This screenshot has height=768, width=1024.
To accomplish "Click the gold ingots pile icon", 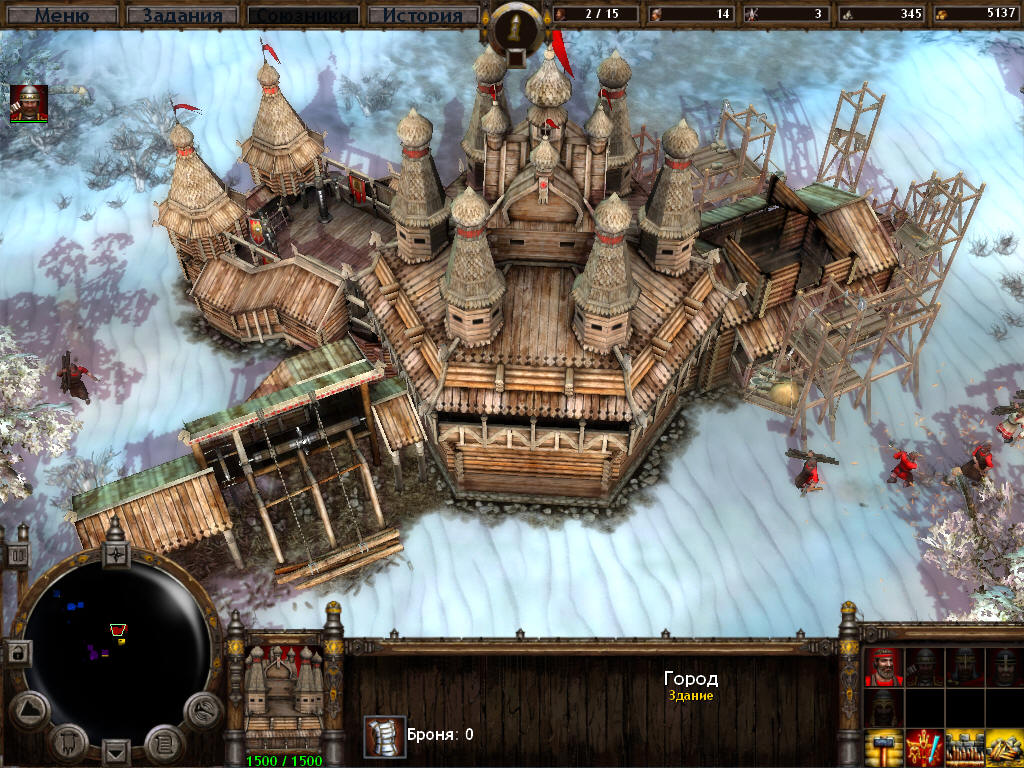I will pos(1004,749).
